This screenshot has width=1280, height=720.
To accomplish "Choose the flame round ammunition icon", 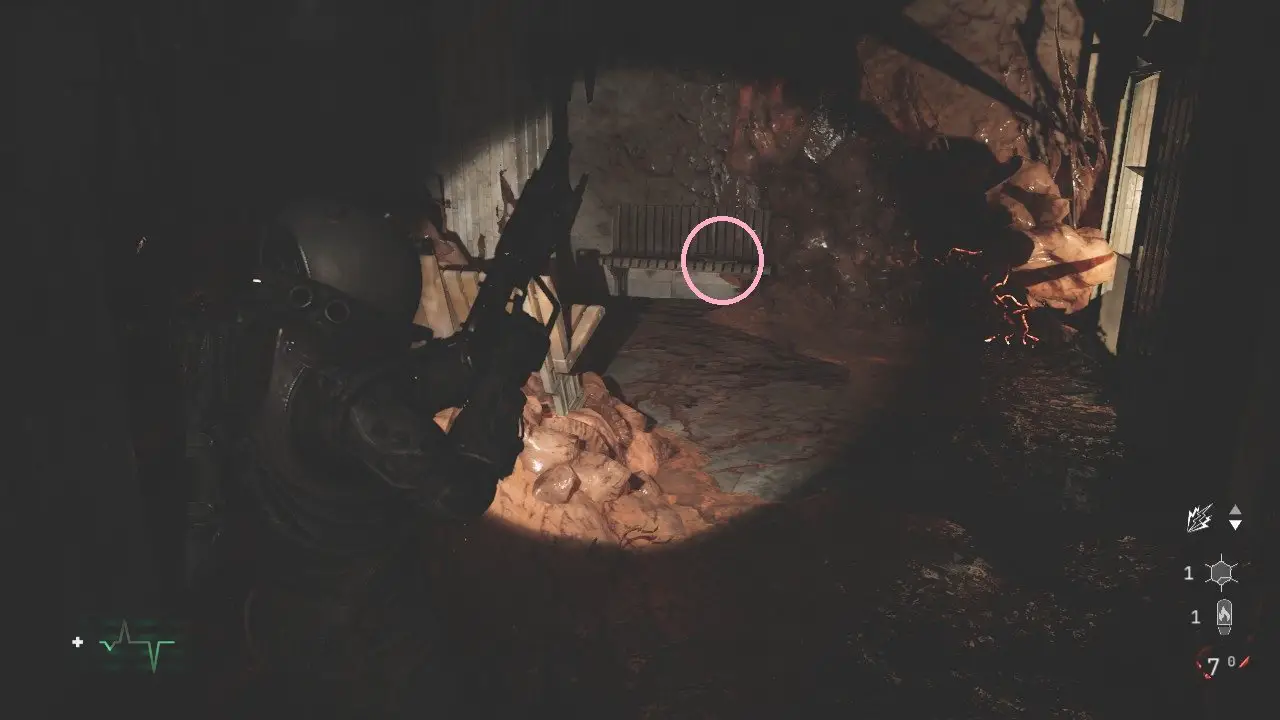I will click(x=1221, y=617).
